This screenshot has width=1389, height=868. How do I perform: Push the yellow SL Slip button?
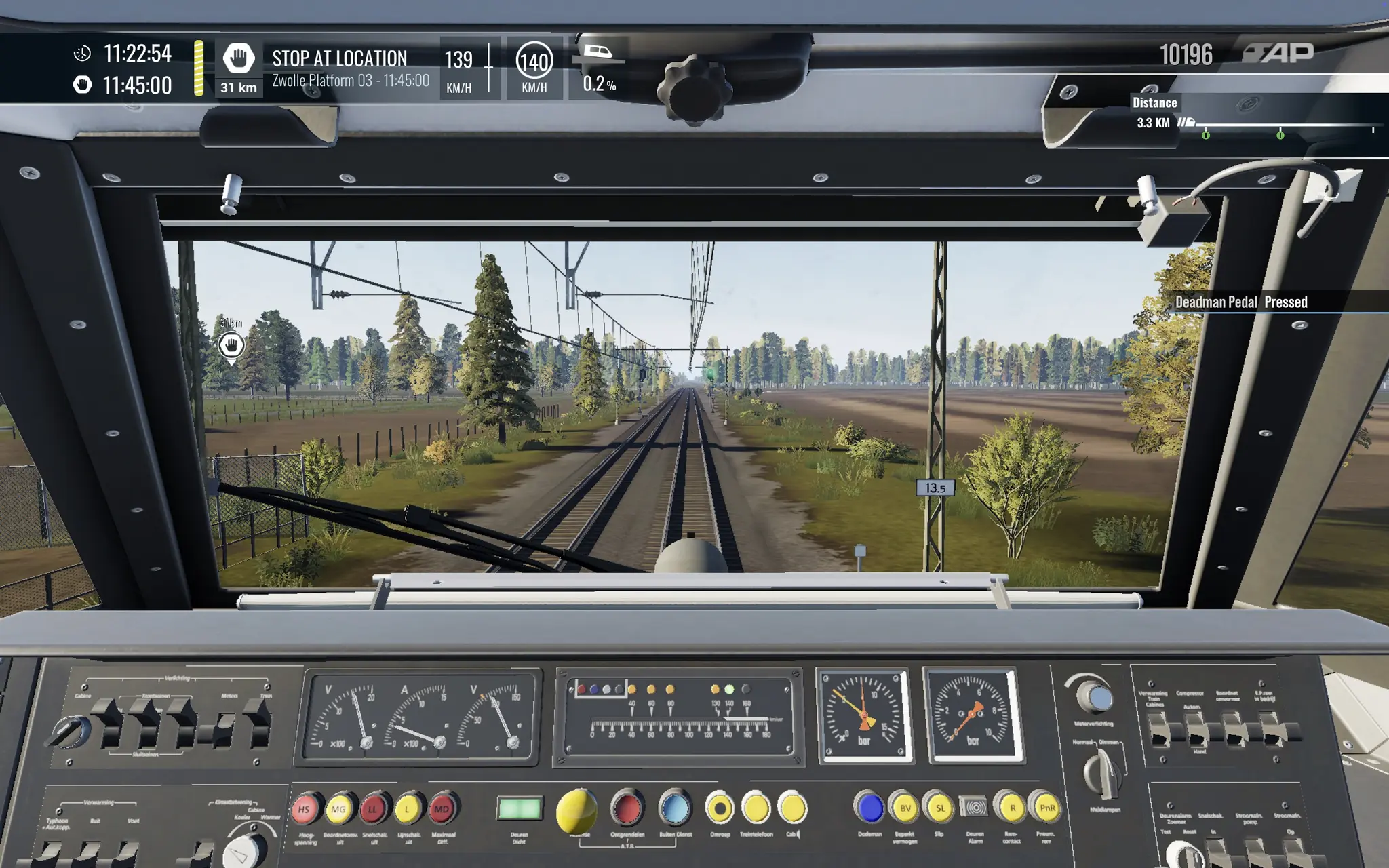[940, 808]
